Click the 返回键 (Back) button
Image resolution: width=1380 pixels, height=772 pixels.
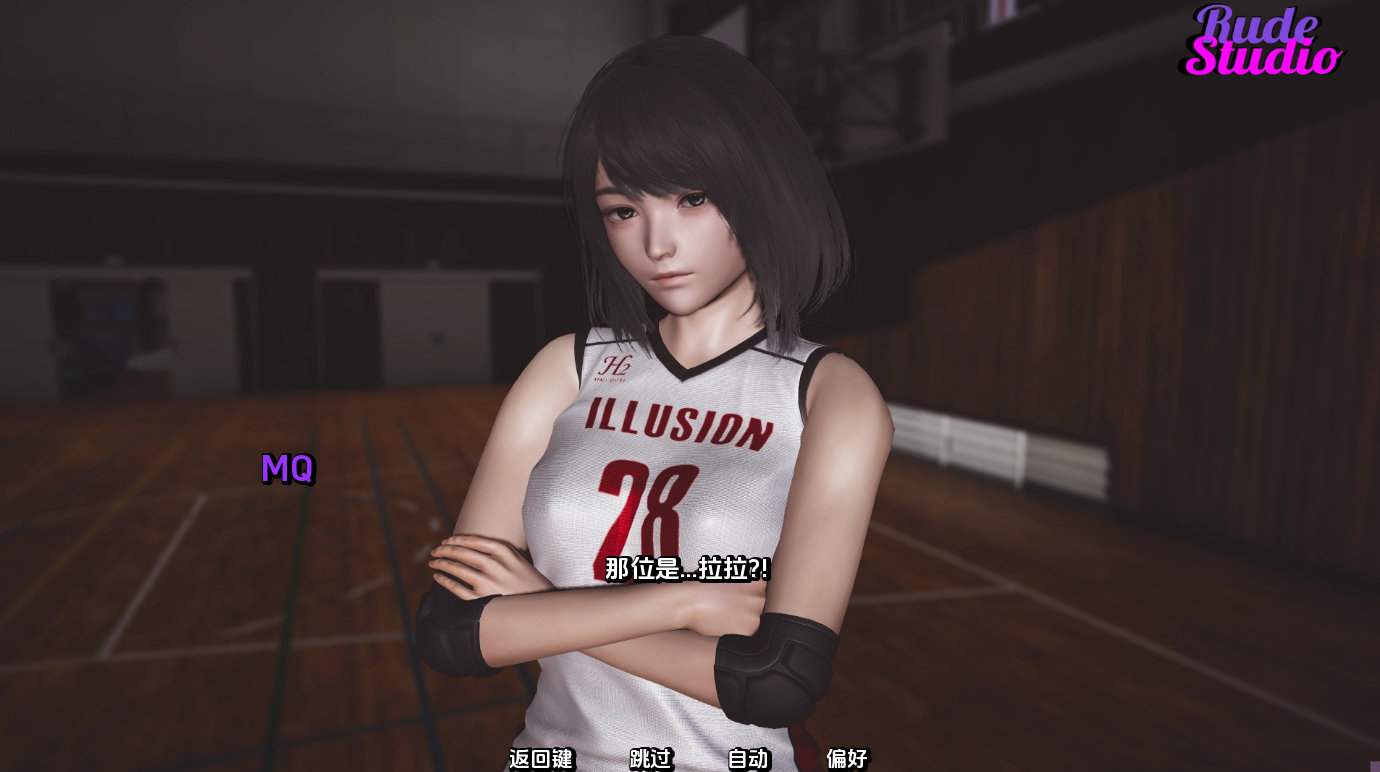click(541, 760)
